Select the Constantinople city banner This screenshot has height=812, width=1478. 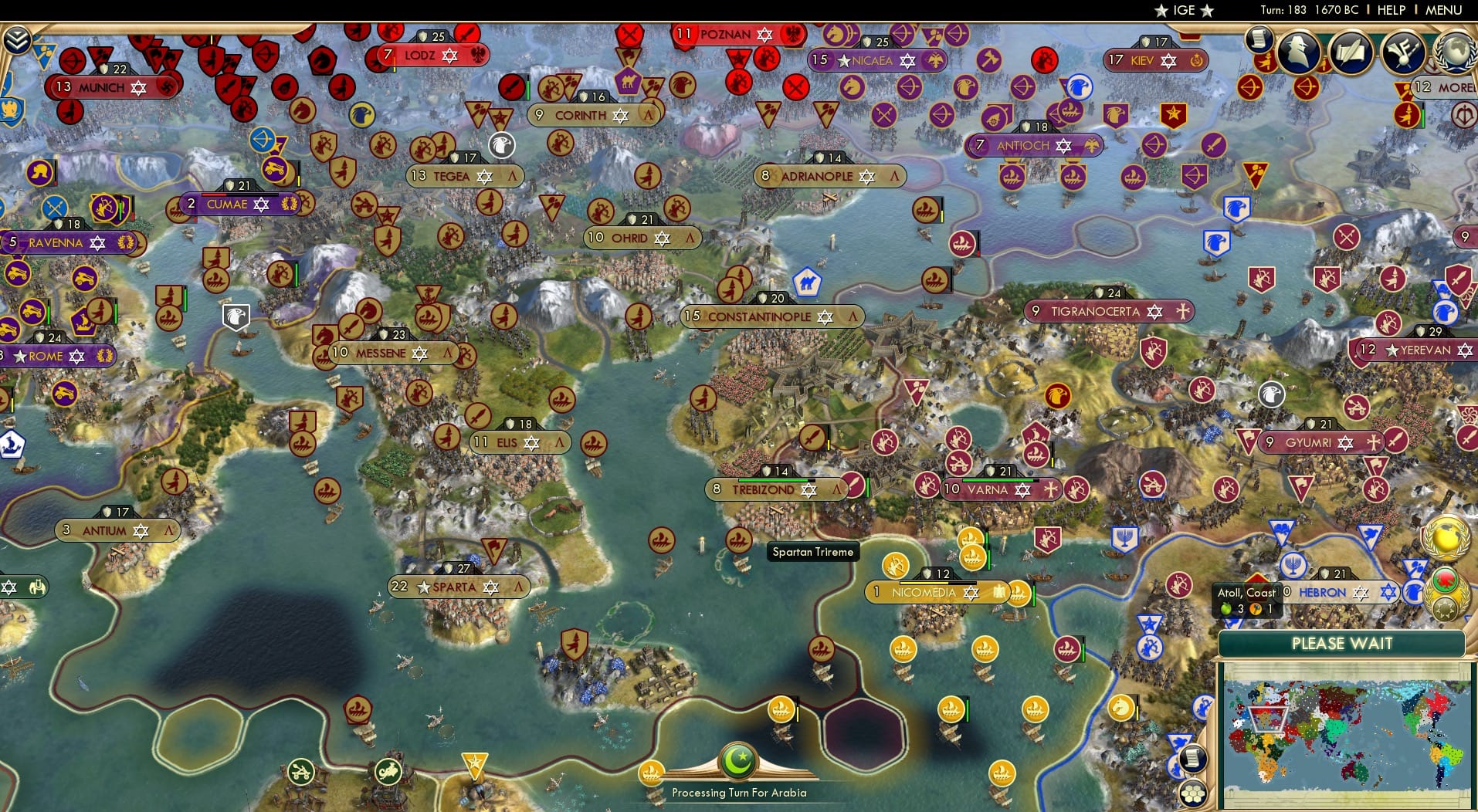point(772,316)
